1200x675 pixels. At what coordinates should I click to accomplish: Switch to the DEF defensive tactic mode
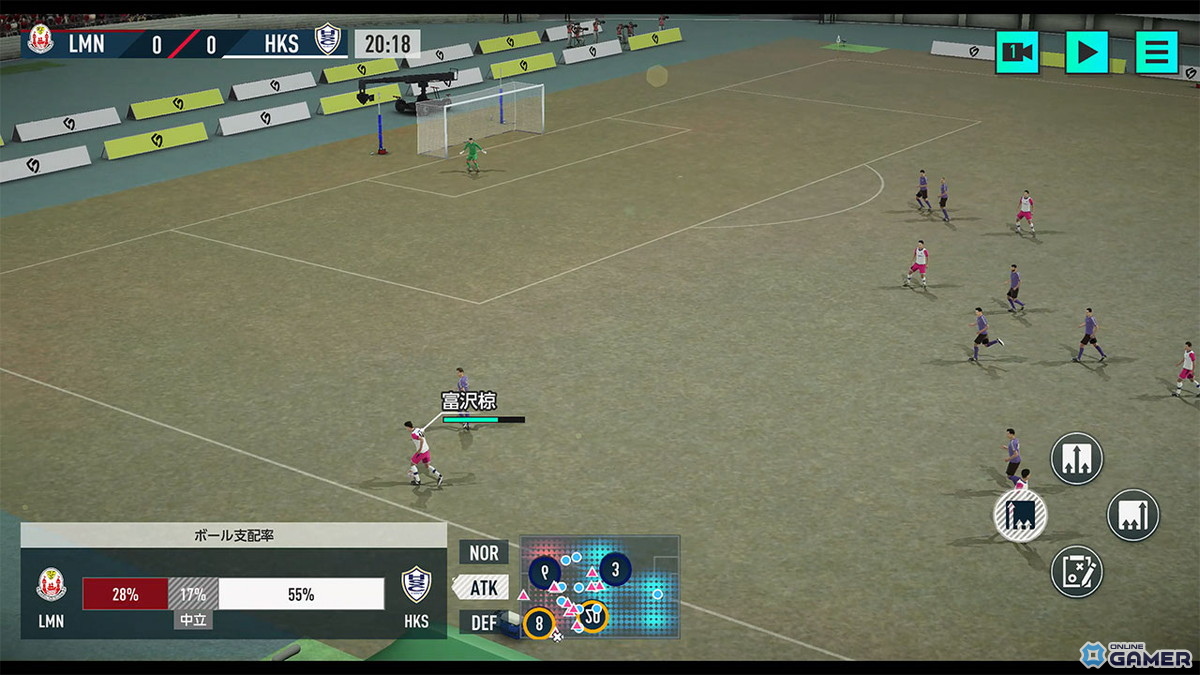(x=484, y=622)
